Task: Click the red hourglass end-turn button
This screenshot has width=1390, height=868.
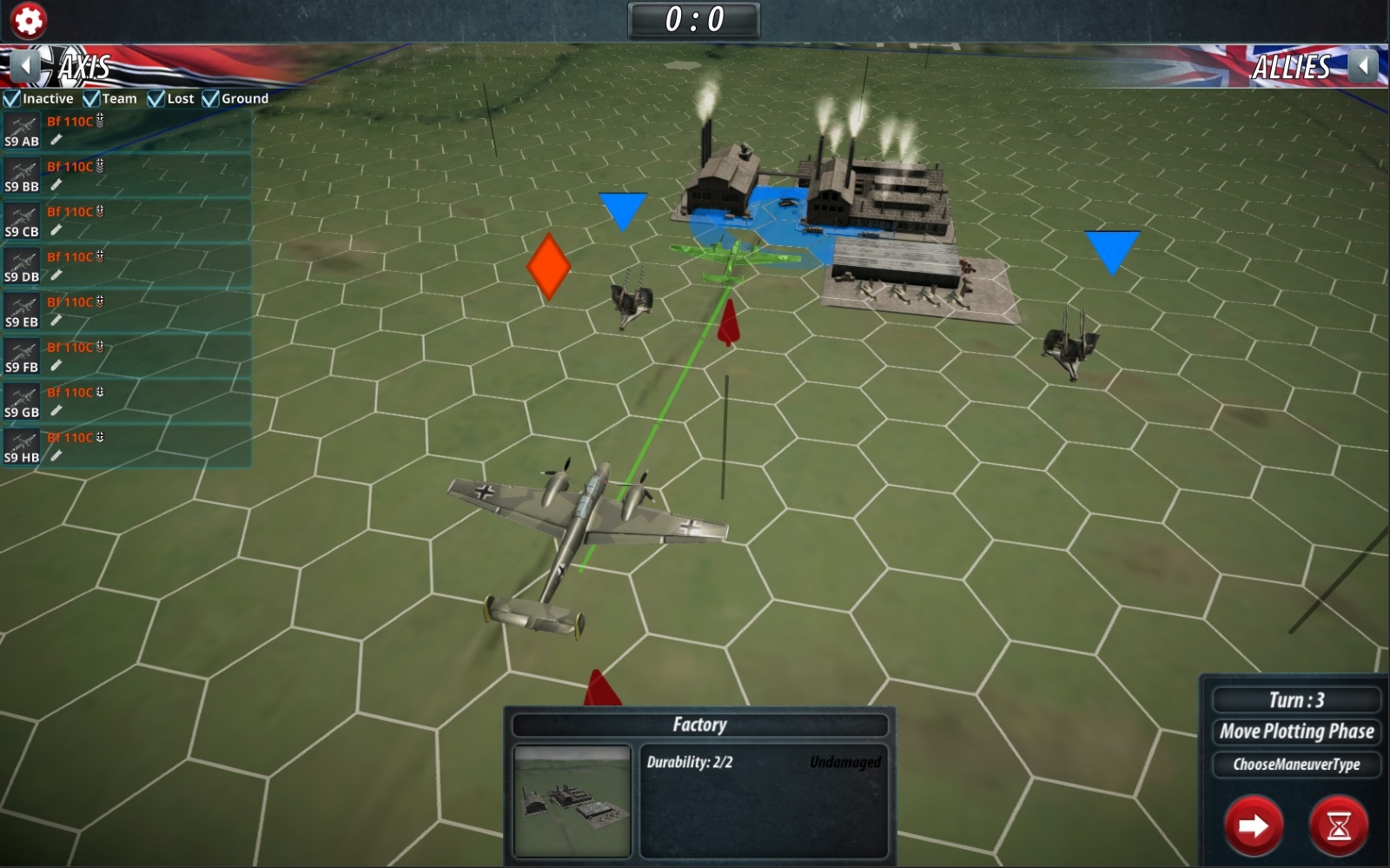Action: [1338, 825]
